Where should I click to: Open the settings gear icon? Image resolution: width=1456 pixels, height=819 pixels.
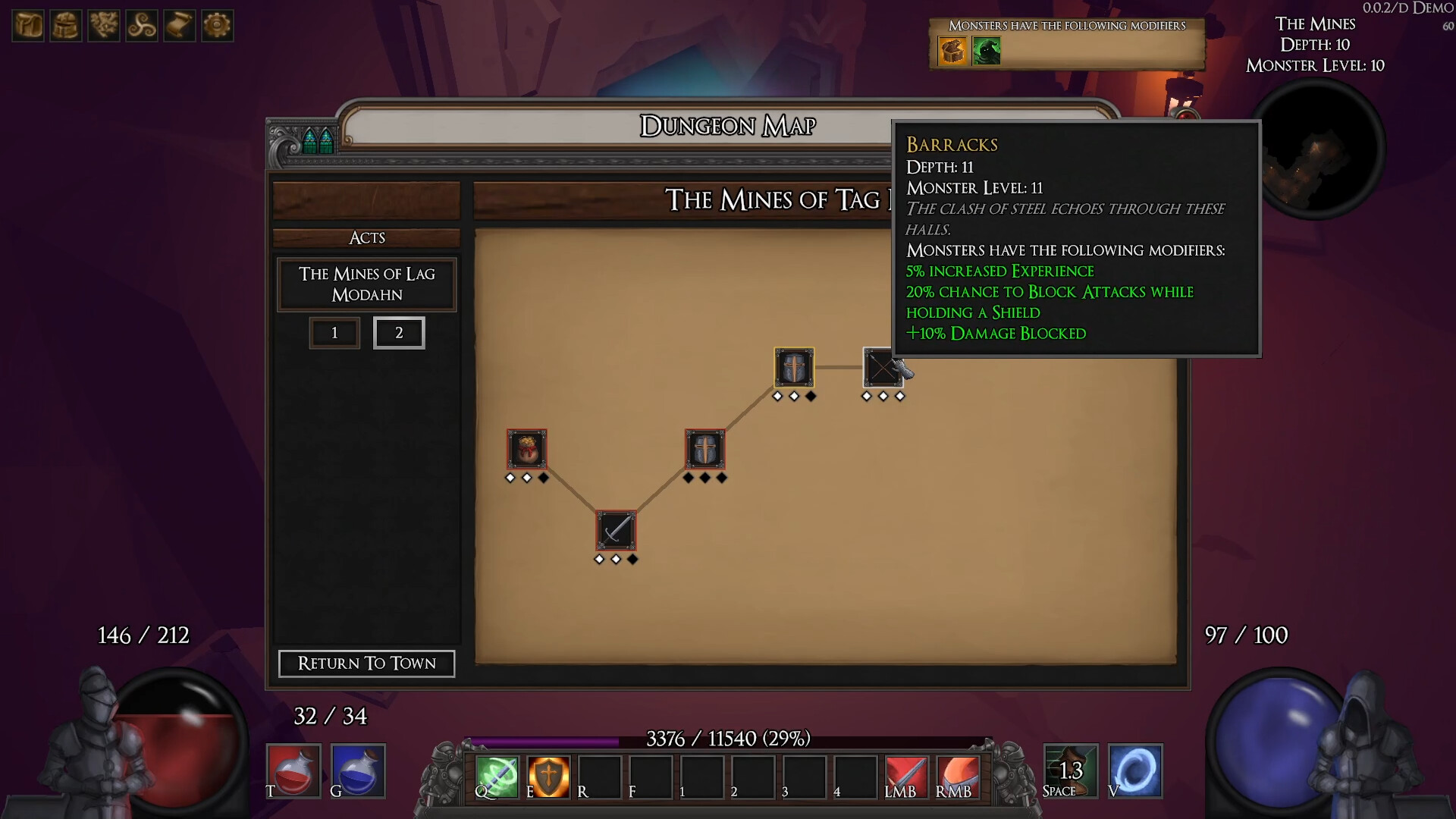click(218, 25)
